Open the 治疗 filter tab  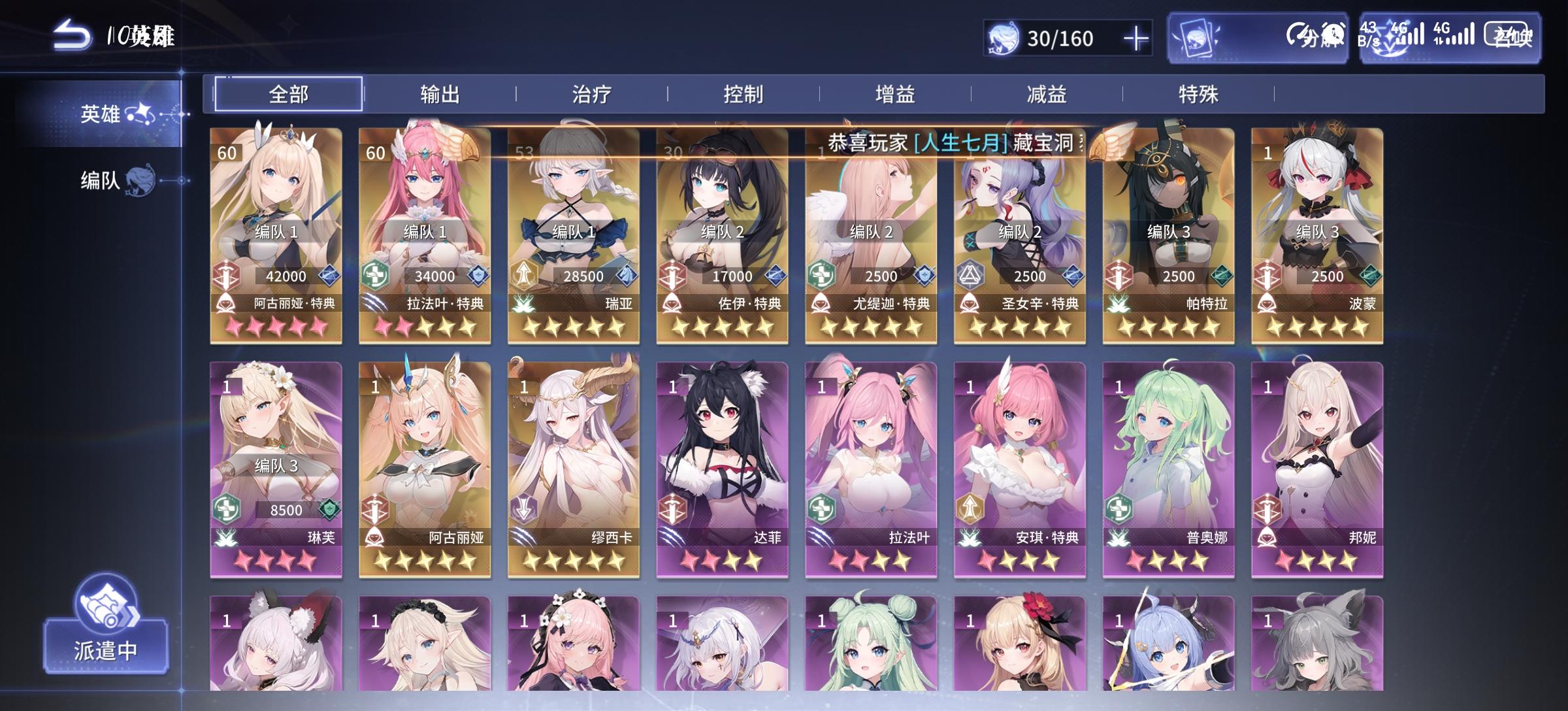pos(591,93)
